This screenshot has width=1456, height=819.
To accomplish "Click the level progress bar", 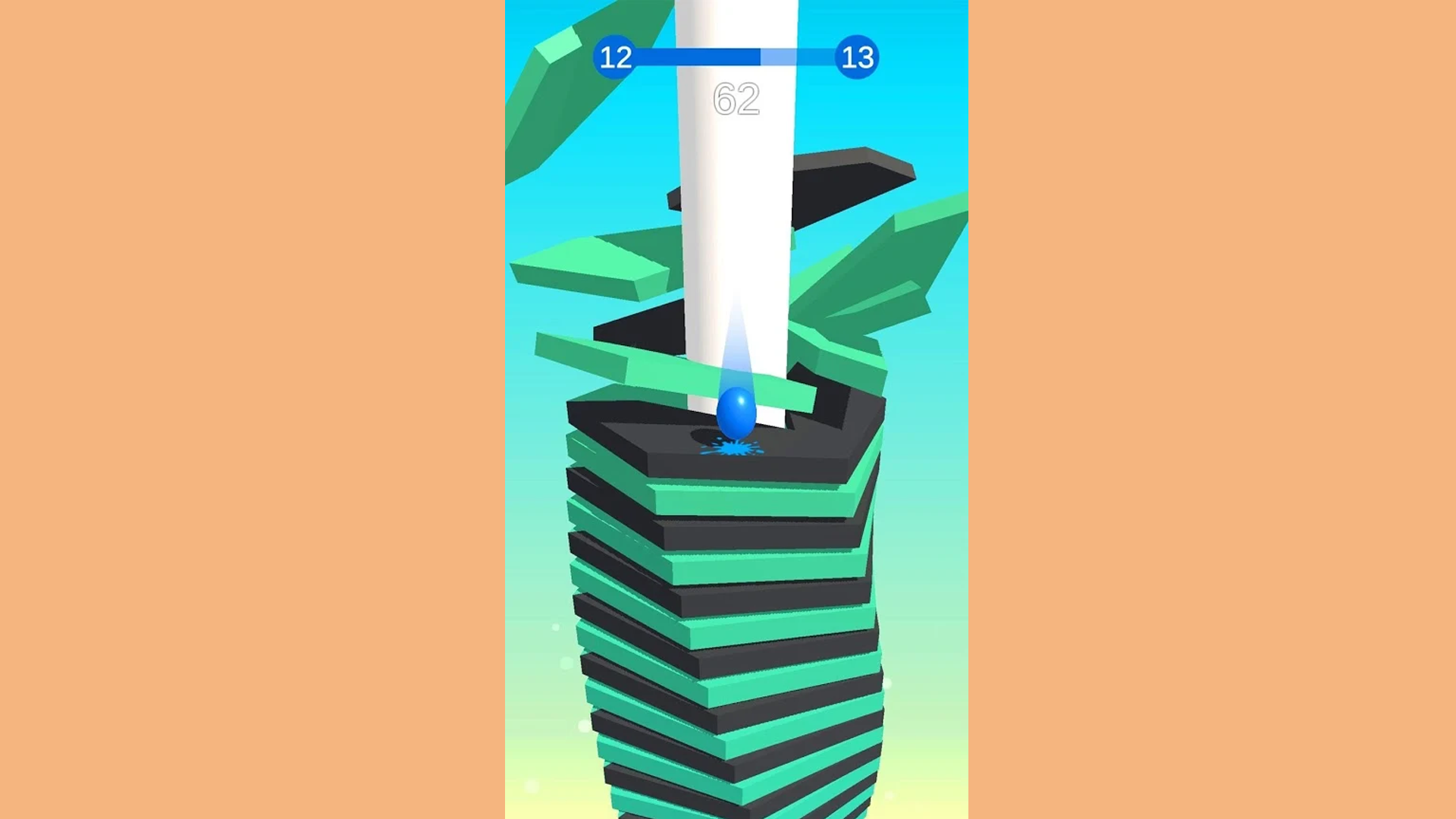I will 736,55.
